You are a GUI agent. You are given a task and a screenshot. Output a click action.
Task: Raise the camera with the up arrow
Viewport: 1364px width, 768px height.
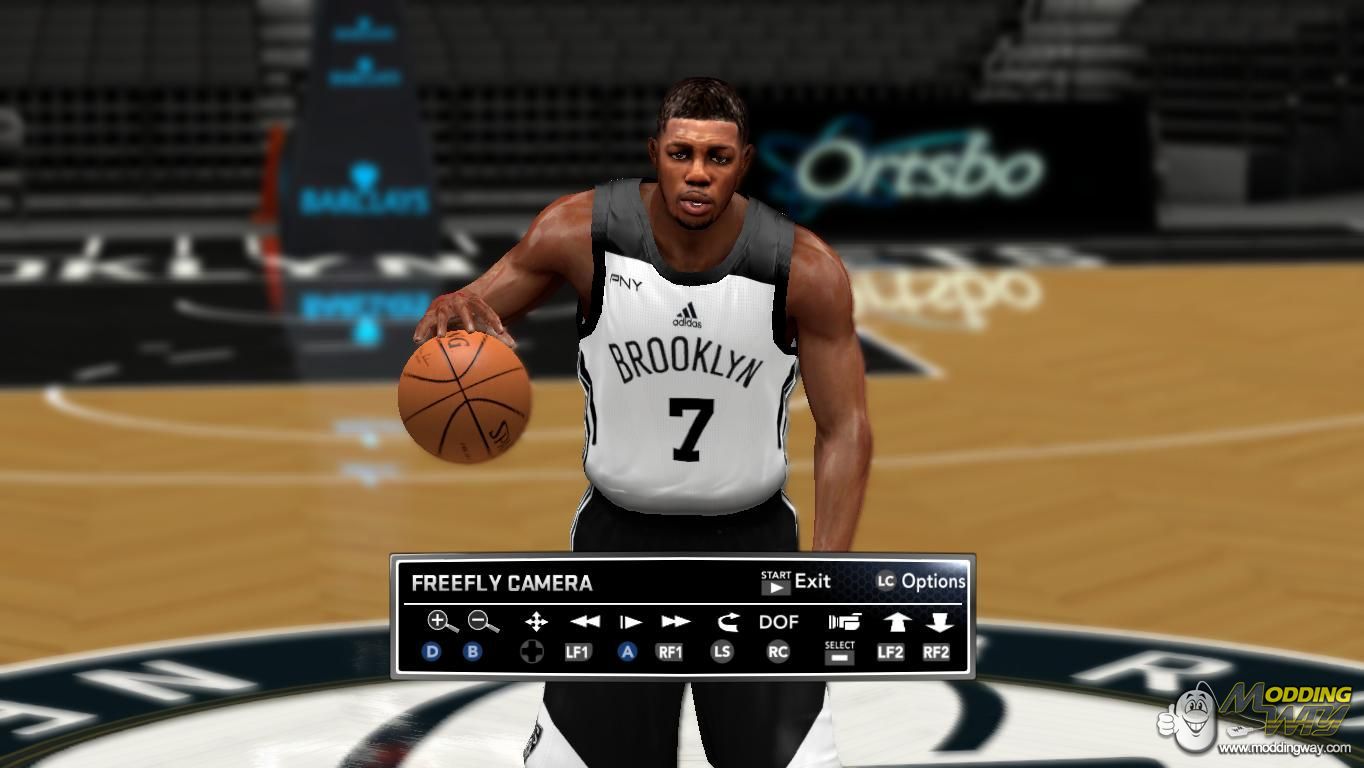coord(895,622)
